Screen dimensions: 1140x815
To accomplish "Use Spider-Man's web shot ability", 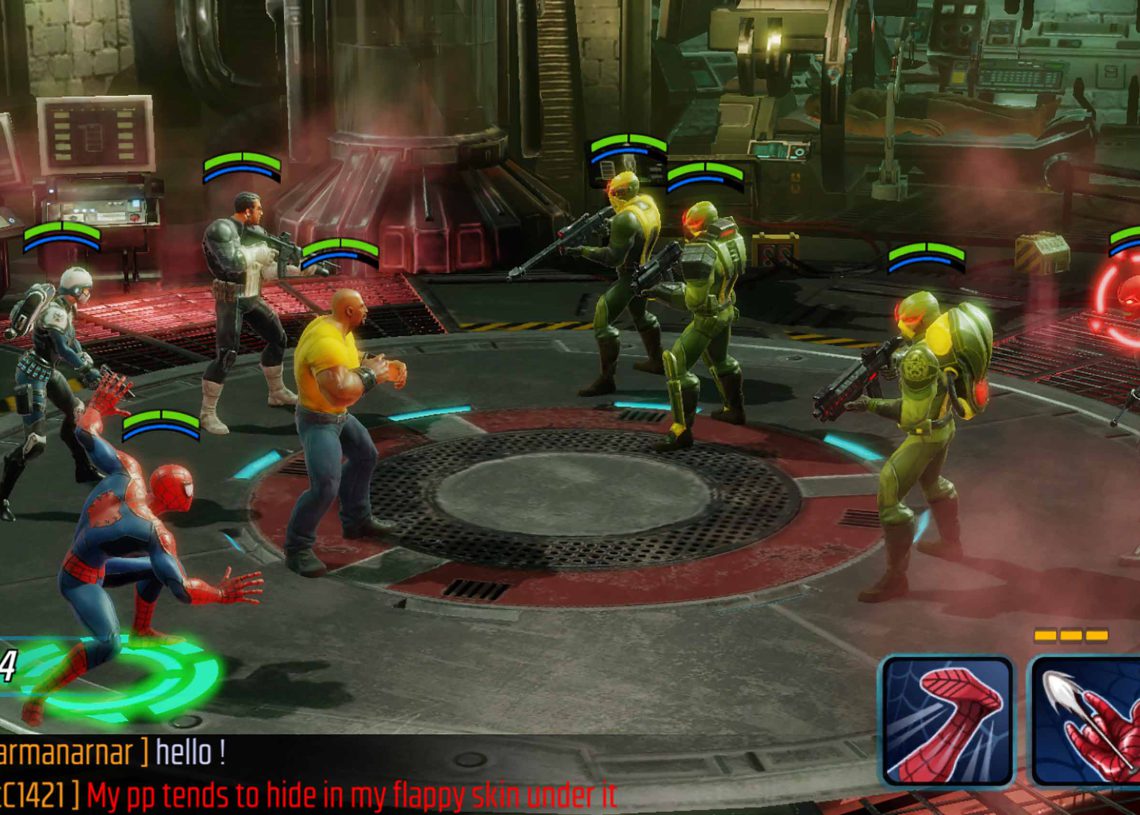I will pyautogui.click(x=1087, y=720).
